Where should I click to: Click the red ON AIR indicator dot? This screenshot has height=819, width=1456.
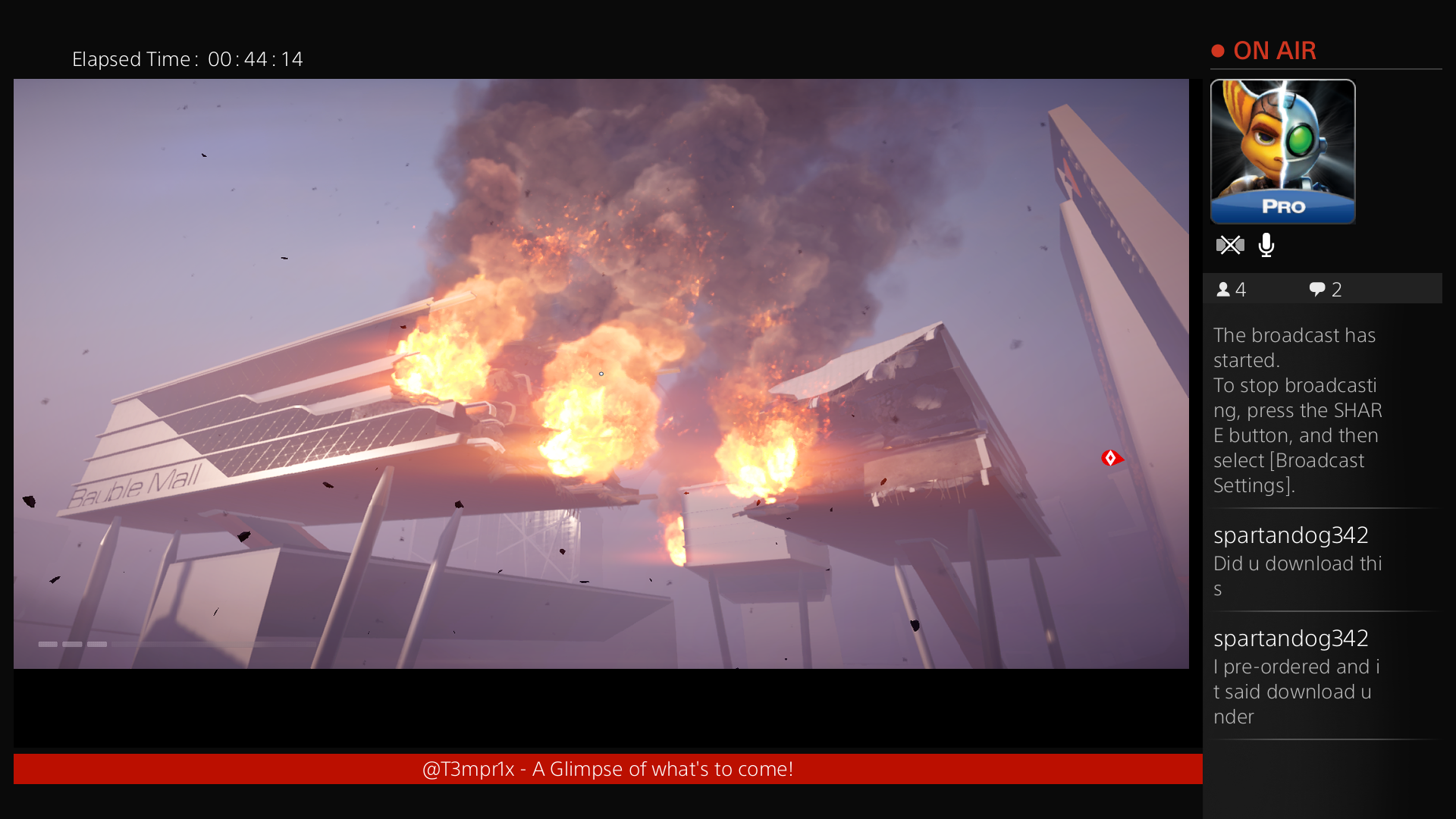click(1219, 50)
